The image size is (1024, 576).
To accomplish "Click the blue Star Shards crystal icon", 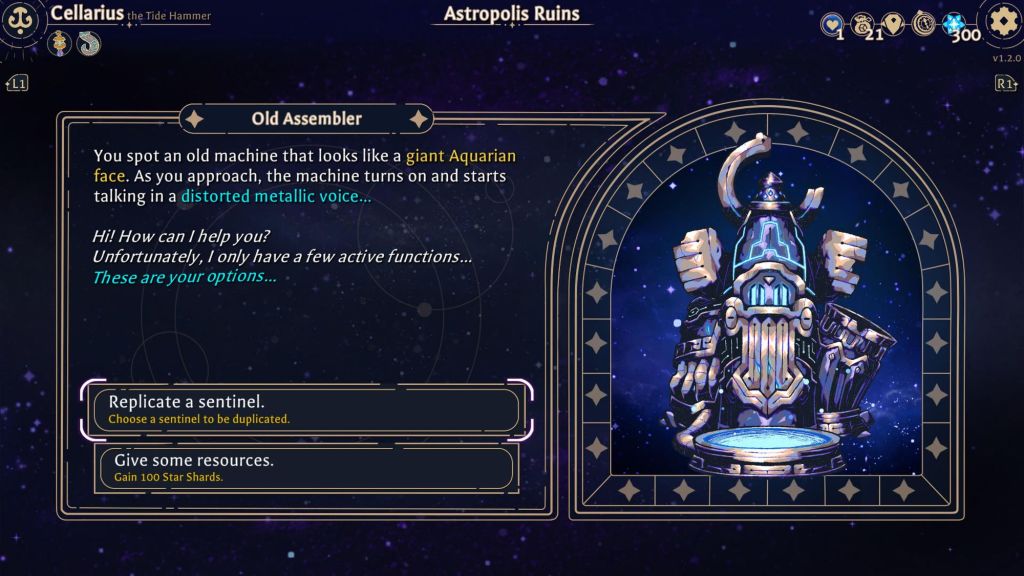I will pyautogui.click(x=956, y=24).
